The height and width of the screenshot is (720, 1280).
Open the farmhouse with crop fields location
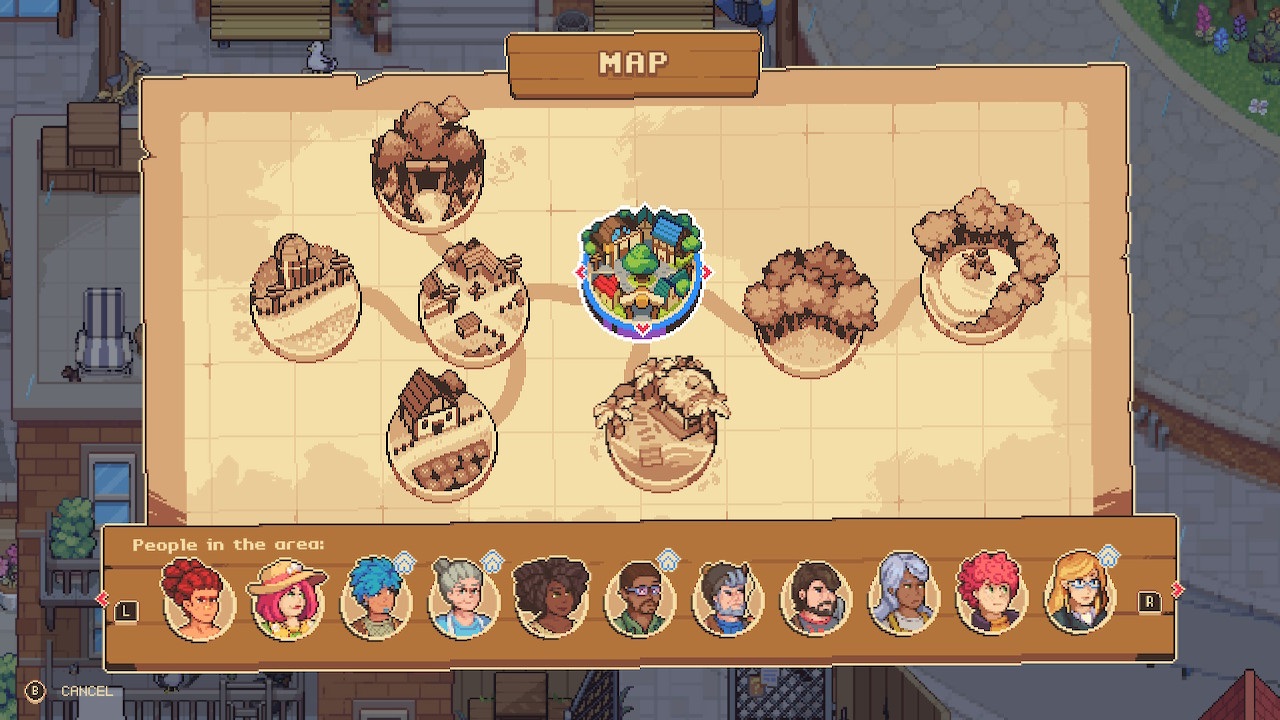click(441, 433)
